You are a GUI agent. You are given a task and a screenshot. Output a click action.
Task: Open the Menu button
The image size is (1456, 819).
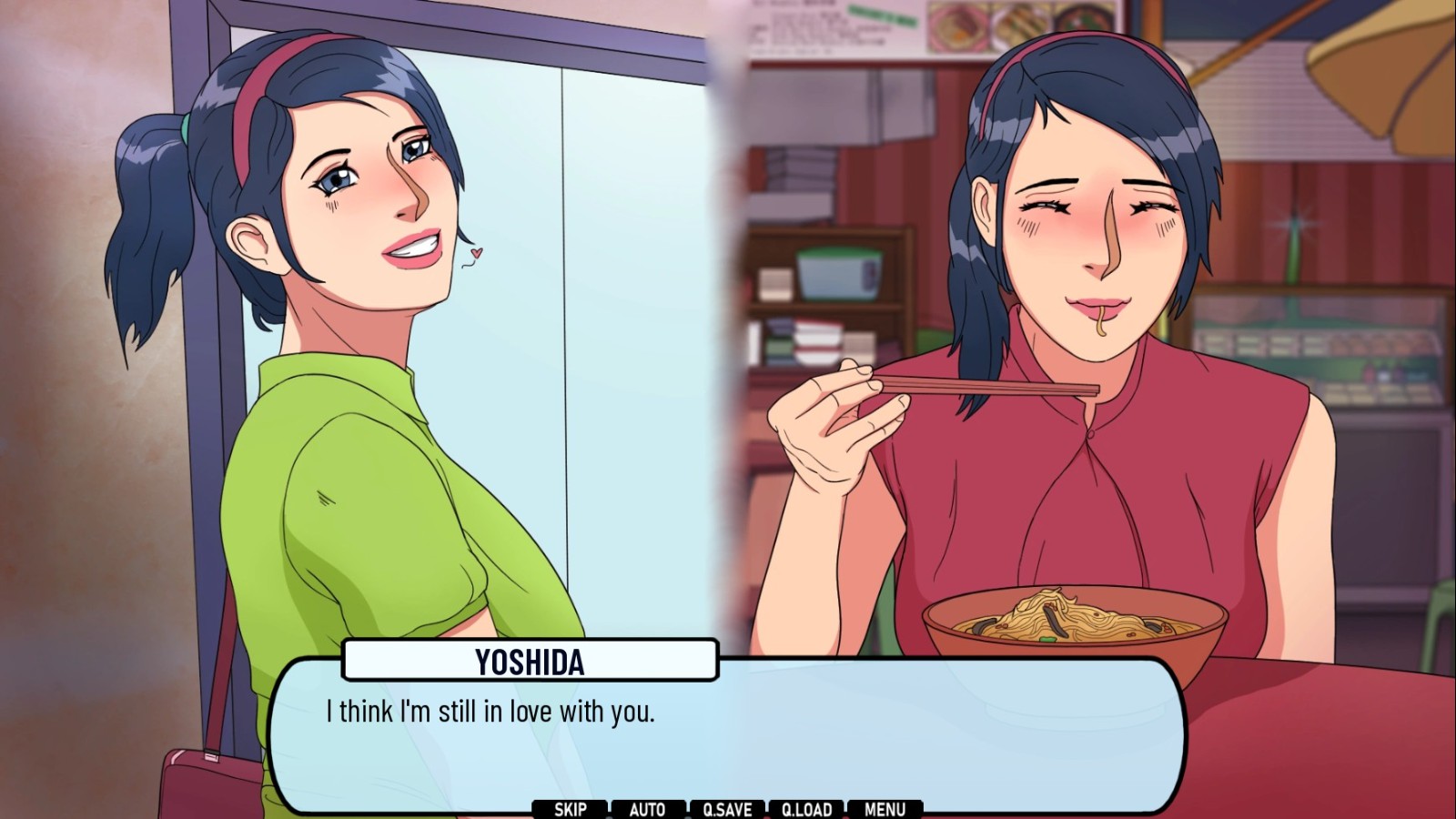[885, 809]
